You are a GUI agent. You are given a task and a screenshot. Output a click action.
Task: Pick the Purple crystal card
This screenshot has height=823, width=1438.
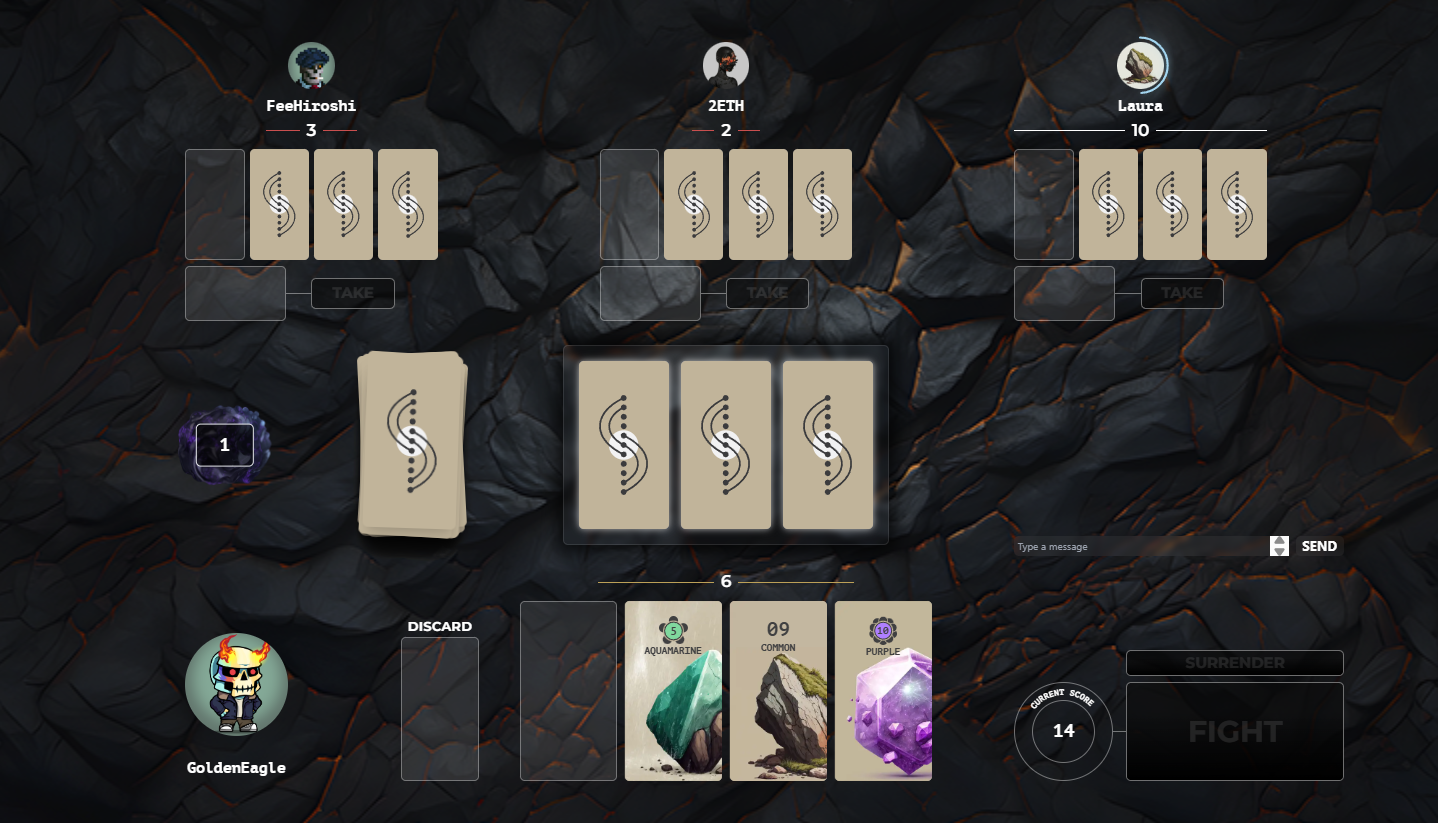883,690
